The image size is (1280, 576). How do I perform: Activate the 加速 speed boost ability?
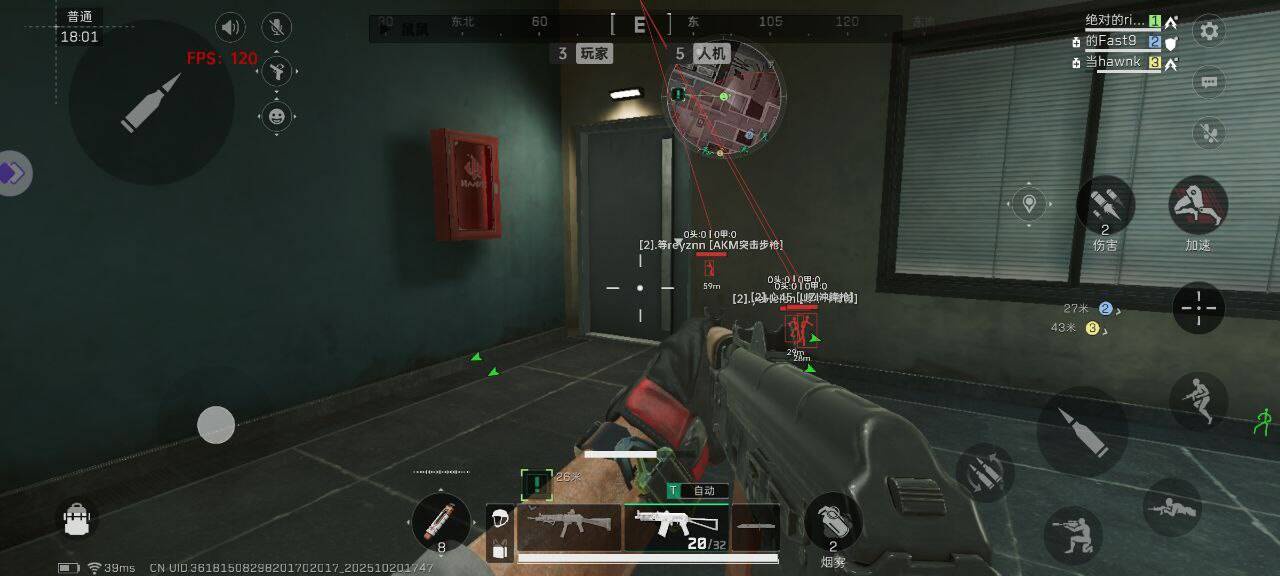pyautogui.click(x=1198, y=205)
